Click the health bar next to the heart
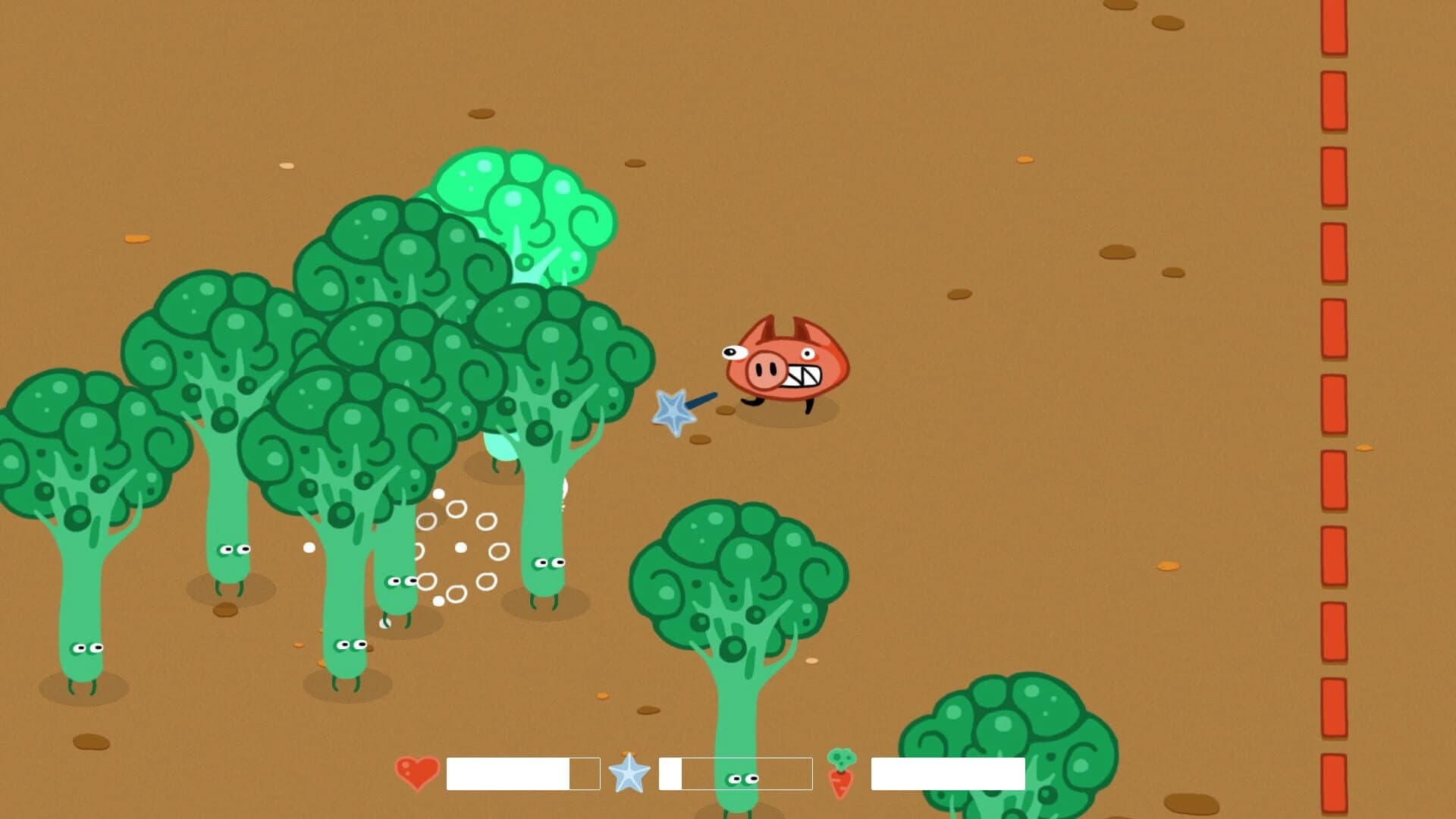Image resolution: width=1456 pixels, height=819 pixels. click(x=522, y=774)
